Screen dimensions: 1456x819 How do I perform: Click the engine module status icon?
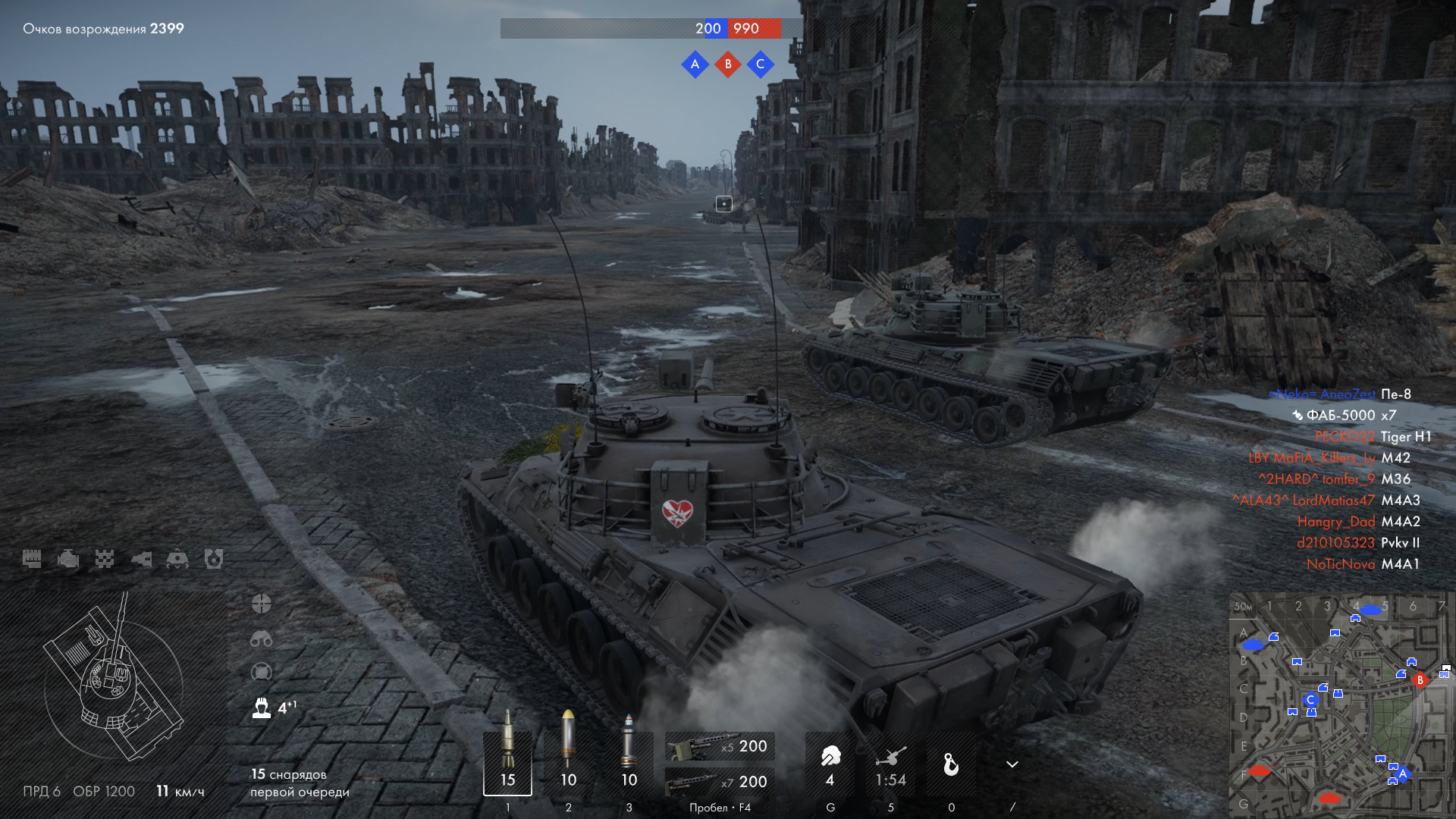pos(68,560)
